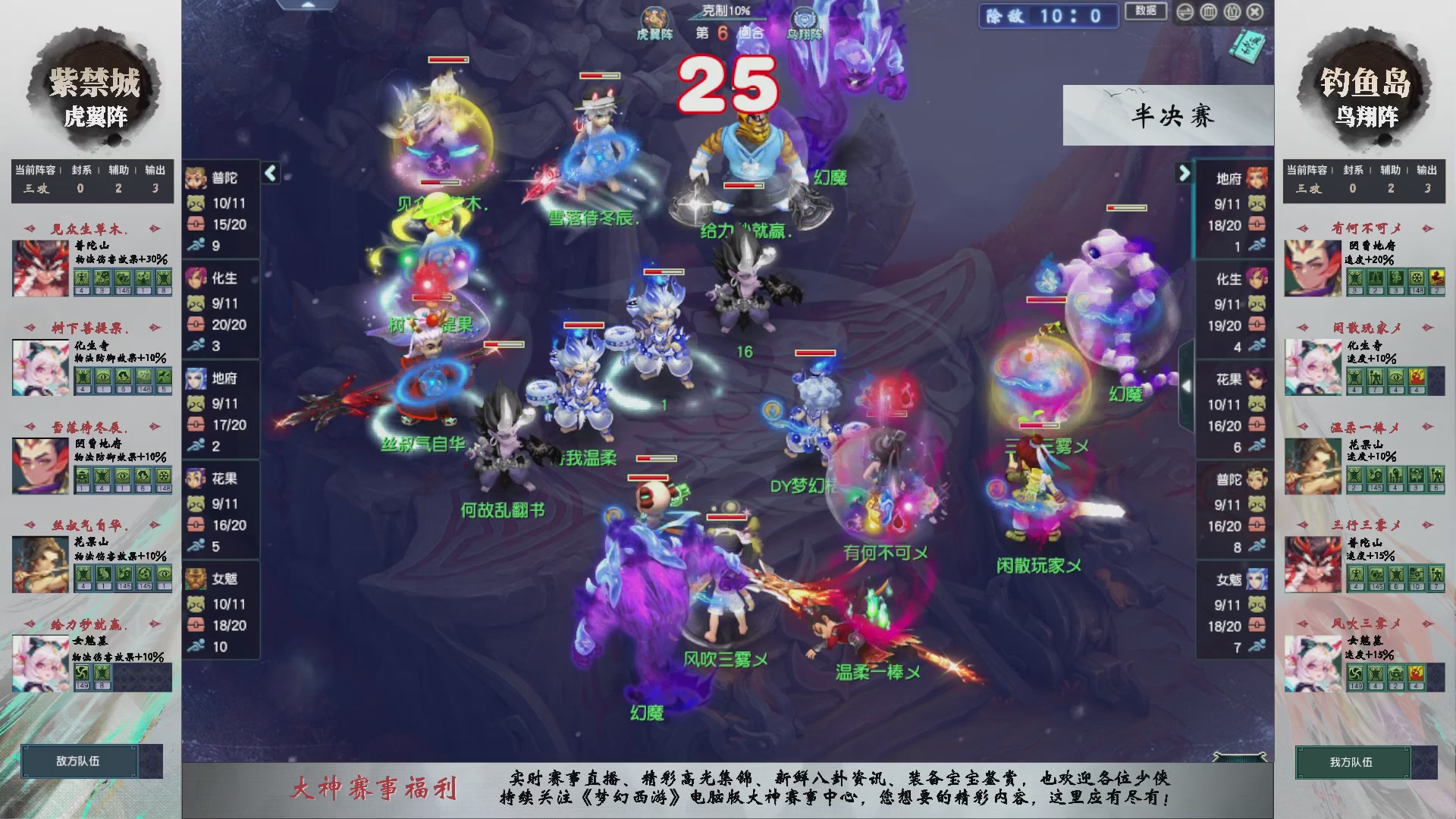Click the 女魃 avatar icon in the left panel
The image size is (1456, 819).
197,579
